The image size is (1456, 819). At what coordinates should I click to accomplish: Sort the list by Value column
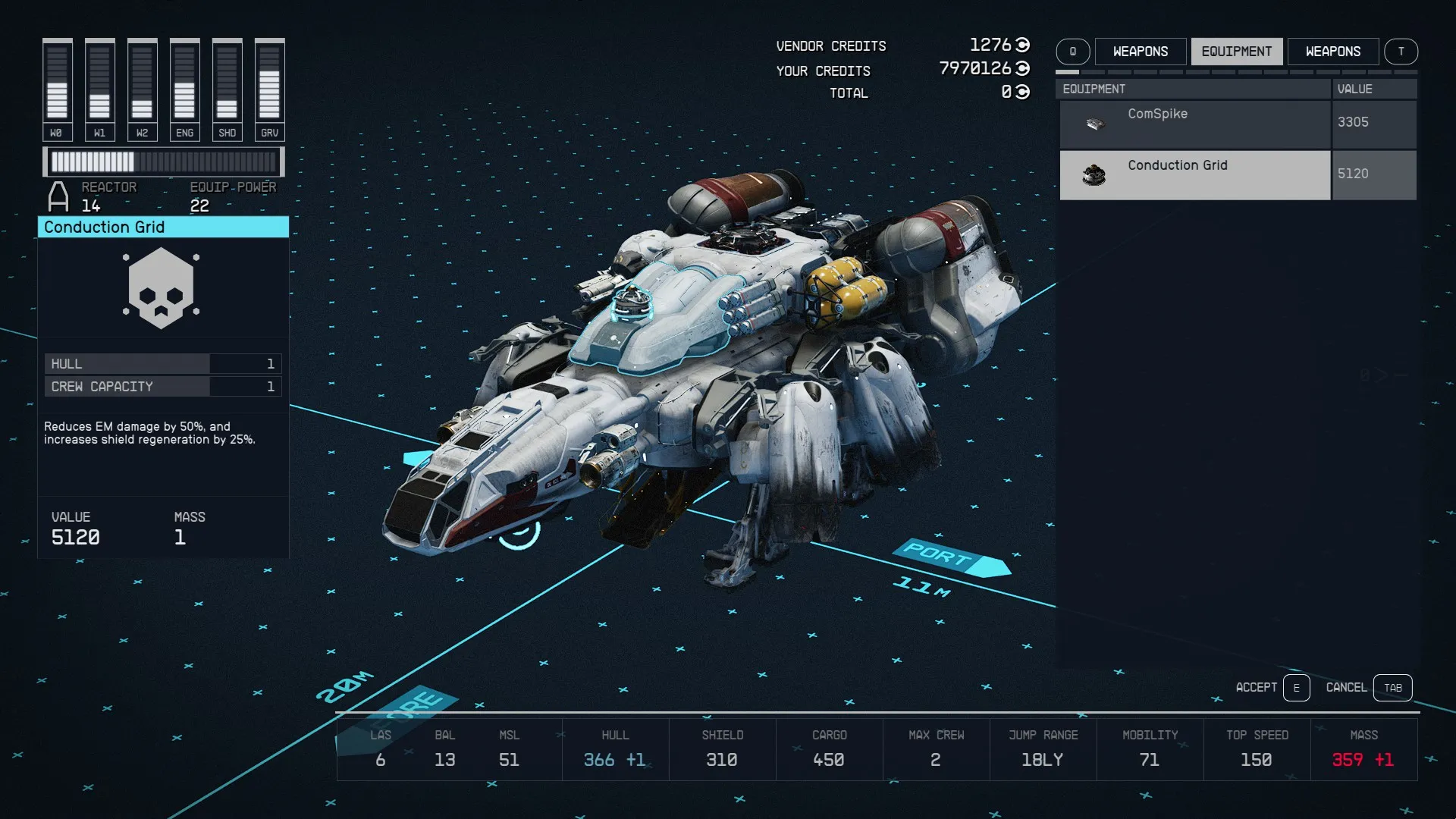(x=1373, y=89)
